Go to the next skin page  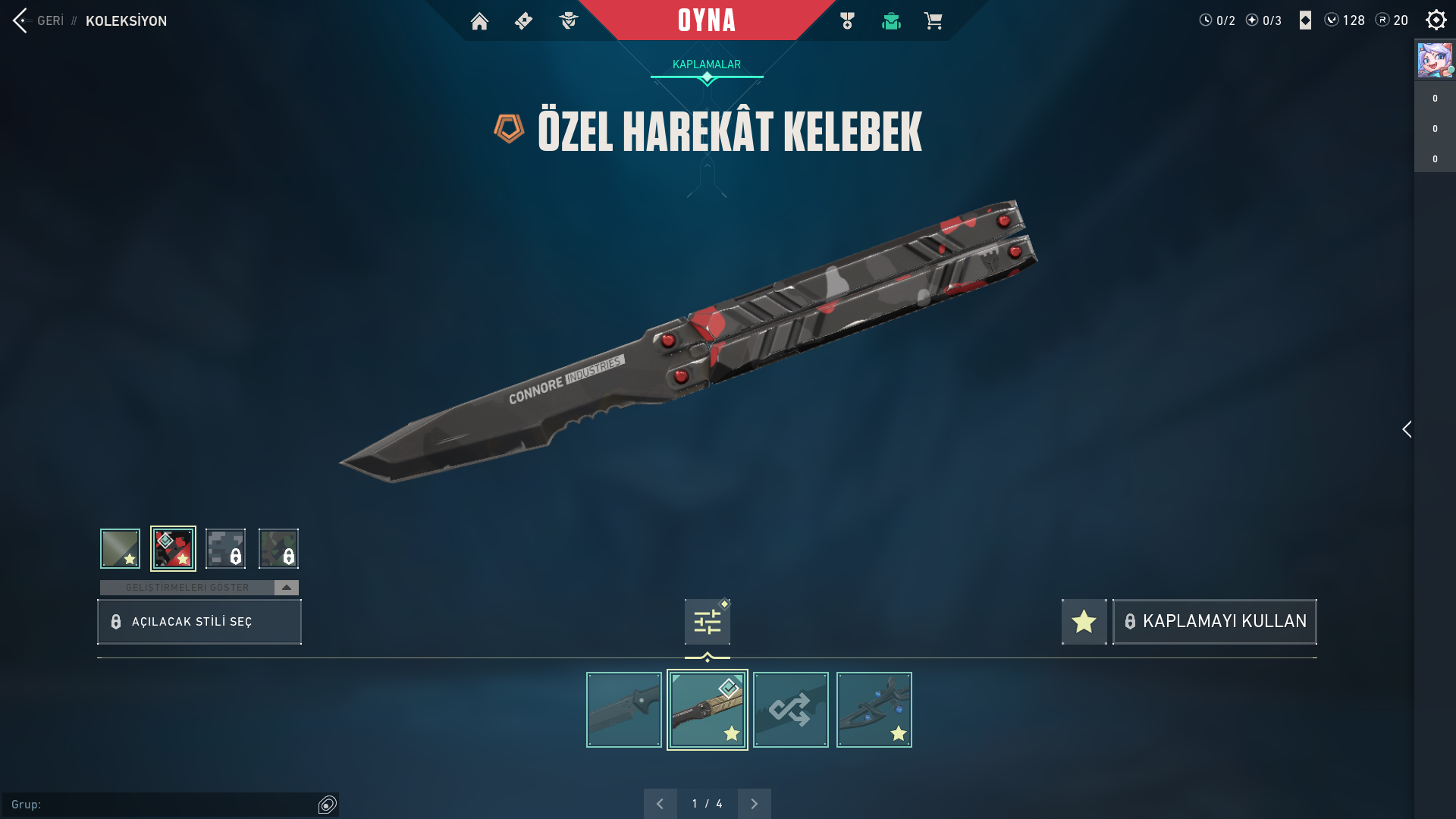(x=754, y=804)
